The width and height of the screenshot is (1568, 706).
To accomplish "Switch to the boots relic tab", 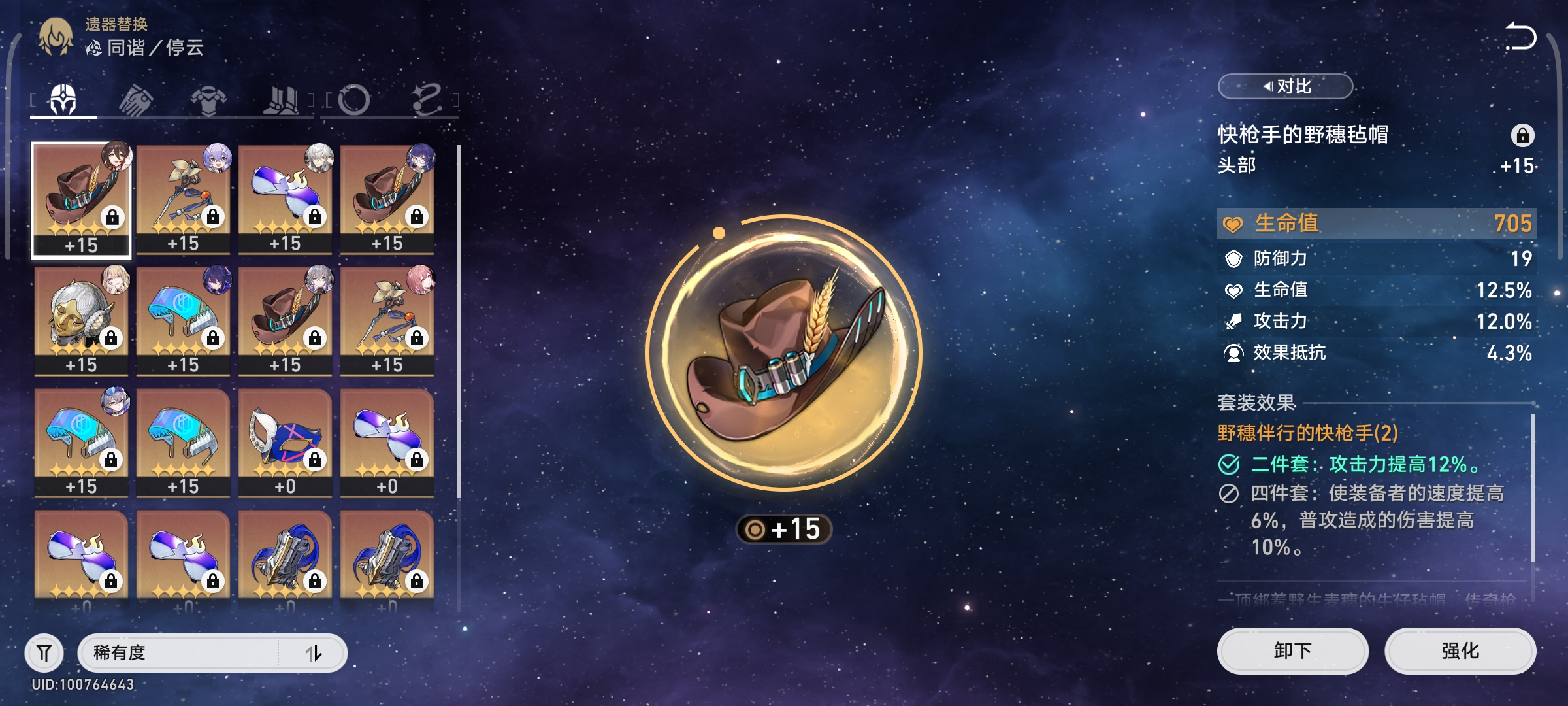I will 281,101.
